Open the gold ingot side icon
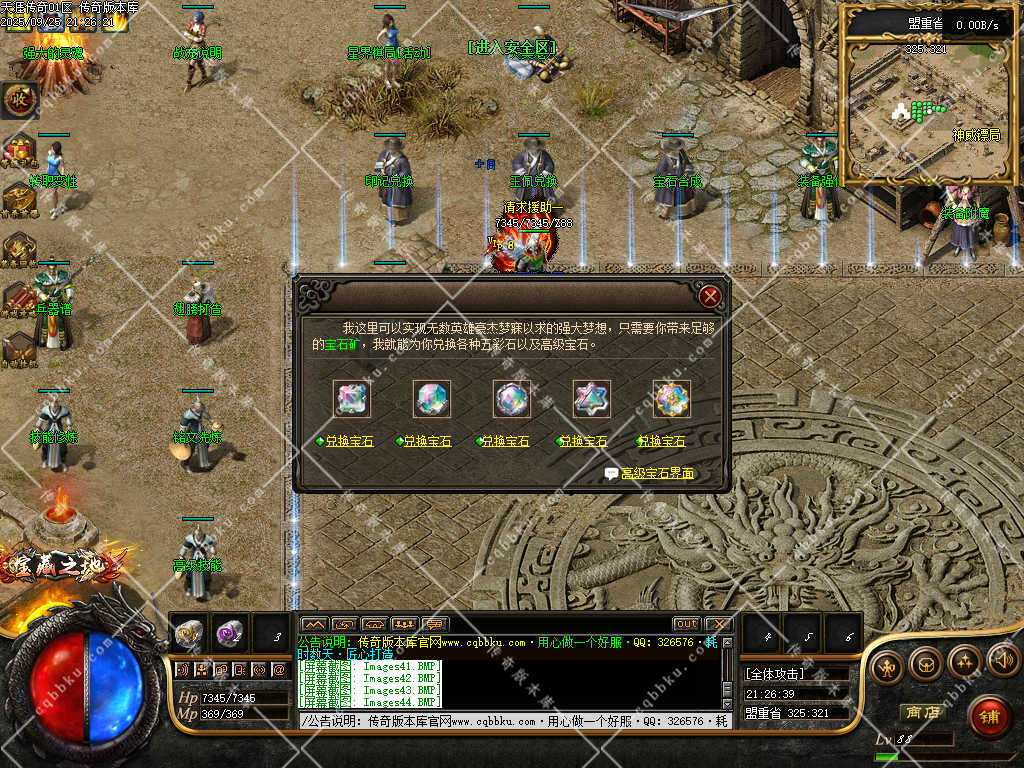1024x768 pixels. pyautogui.click(x=17, y=198)
